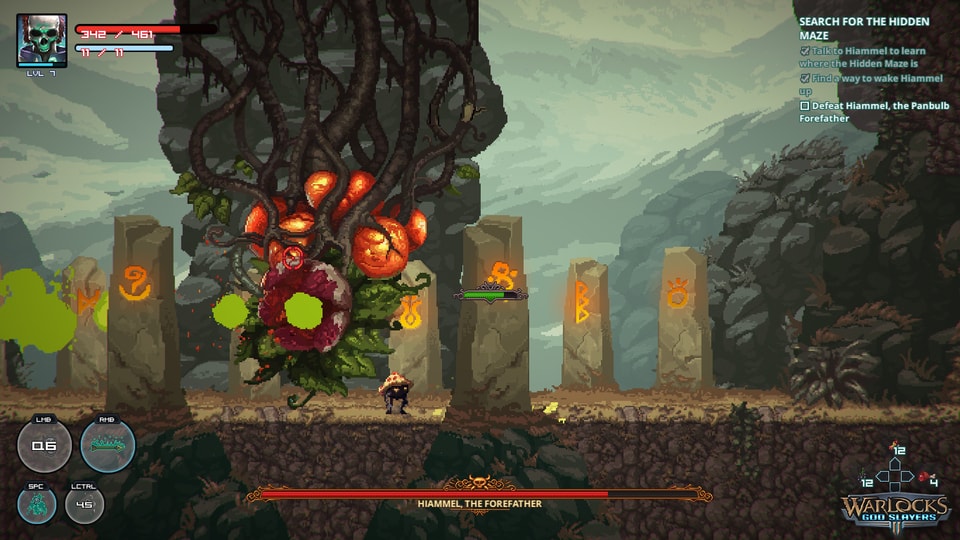Screen dimensions: 960x540
Task: Click the skull character portrait
Action: coord(42,40)
